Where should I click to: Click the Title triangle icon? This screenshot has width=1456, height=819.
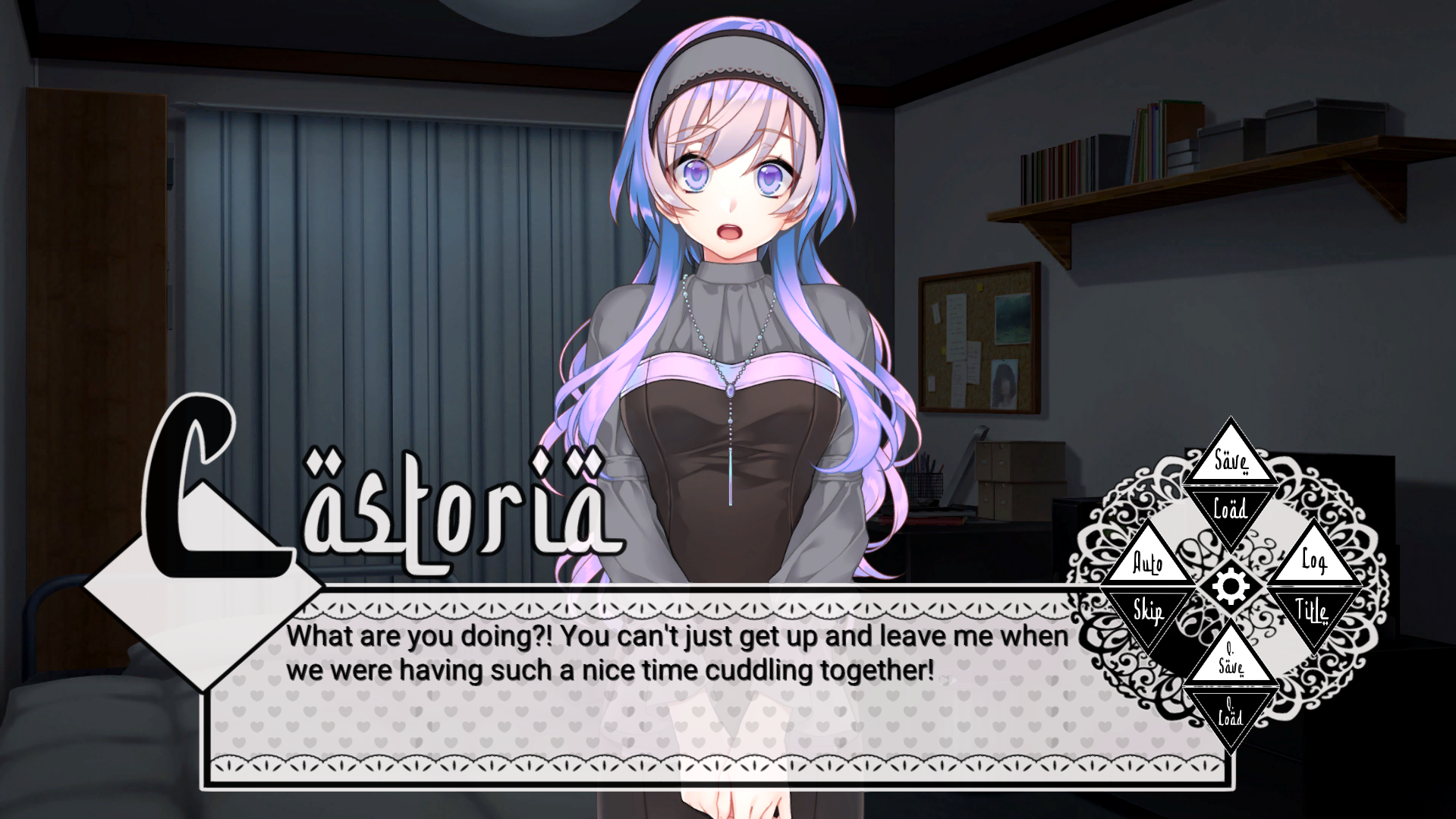coord(1314,610)
